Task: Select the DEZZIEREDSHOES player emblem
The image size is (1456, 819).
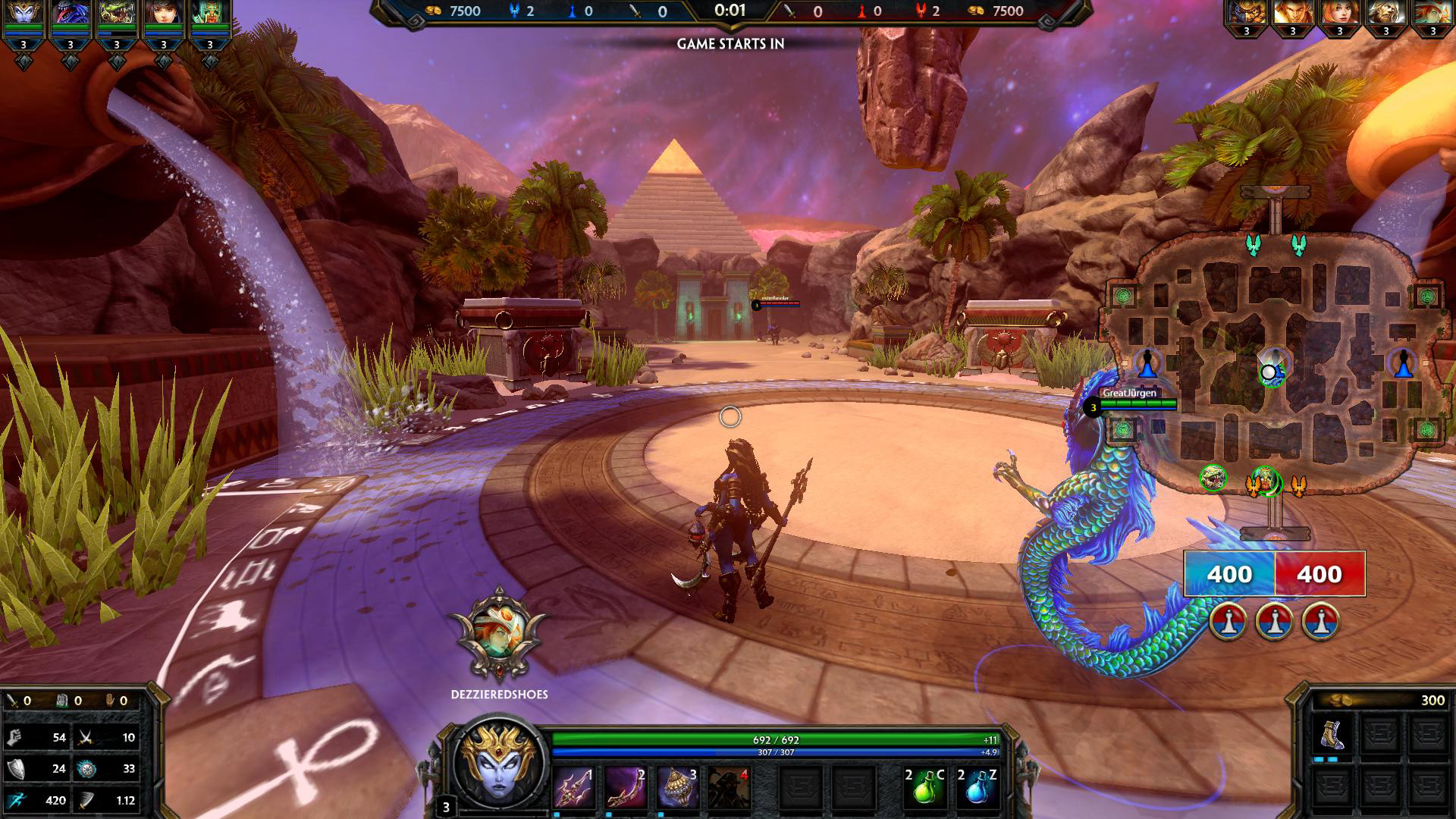Action: coord(498,635)
